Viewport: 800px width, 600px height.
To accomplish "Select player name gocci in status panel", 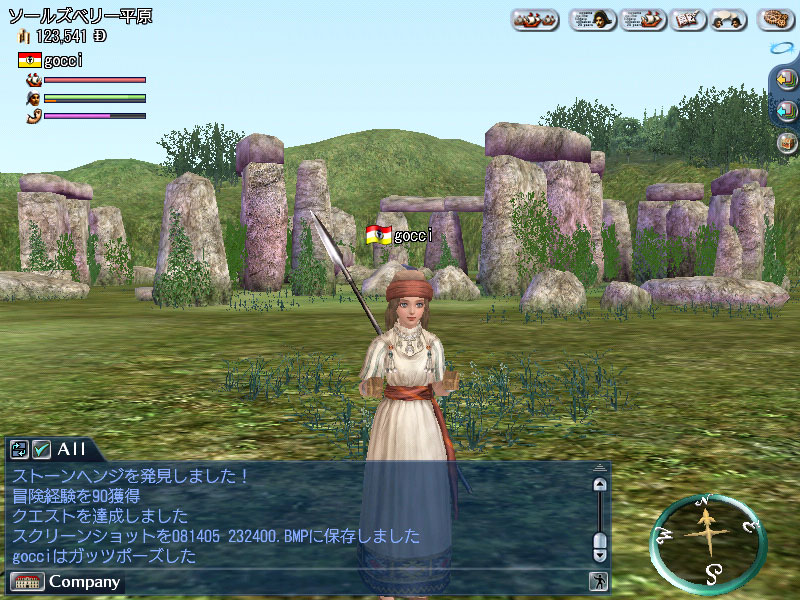I will [63, 60].
